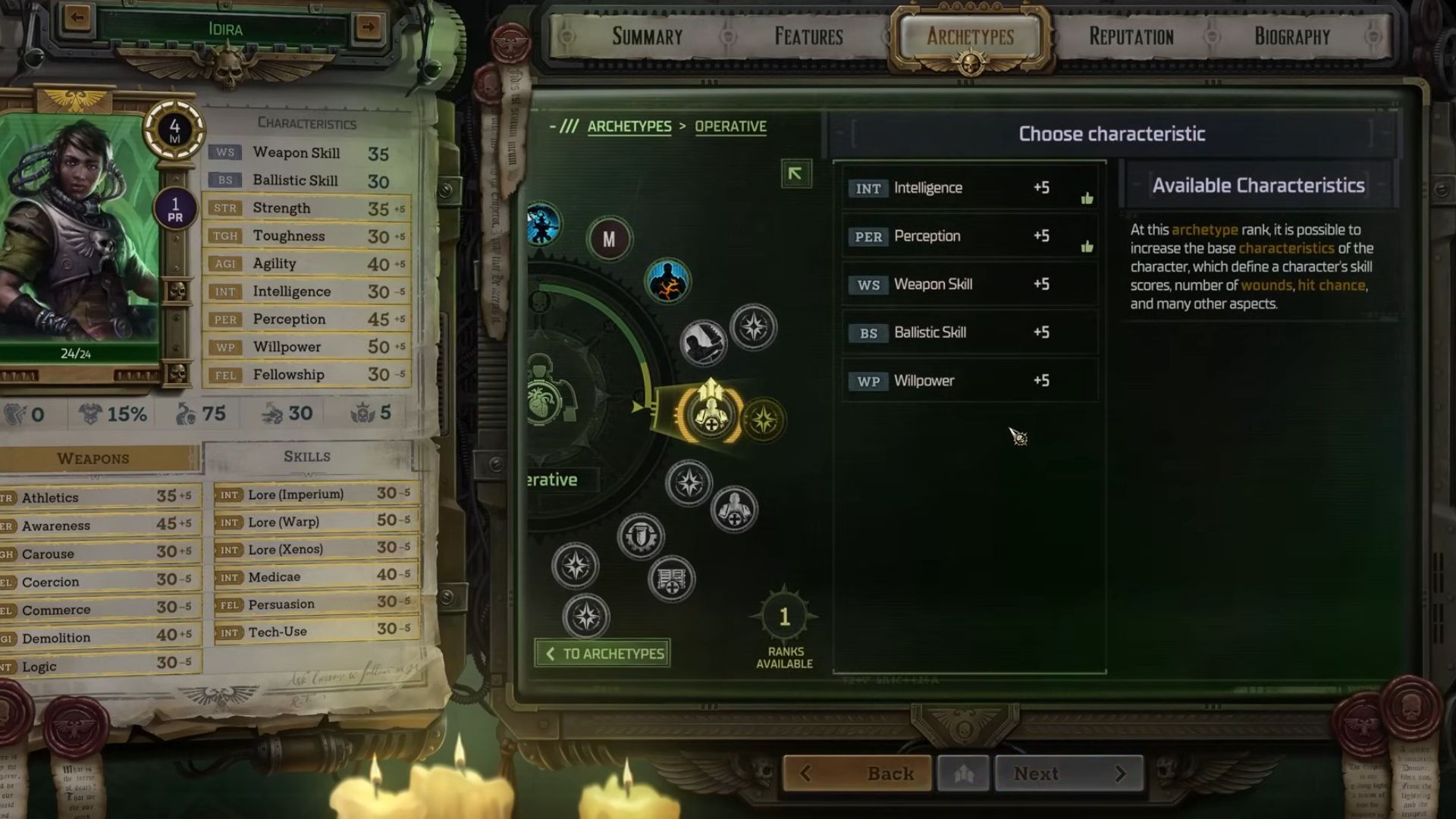Viewport: 1456px width, 819px height.
Task: Proceed with the Next button
Action: [1068, 773]
